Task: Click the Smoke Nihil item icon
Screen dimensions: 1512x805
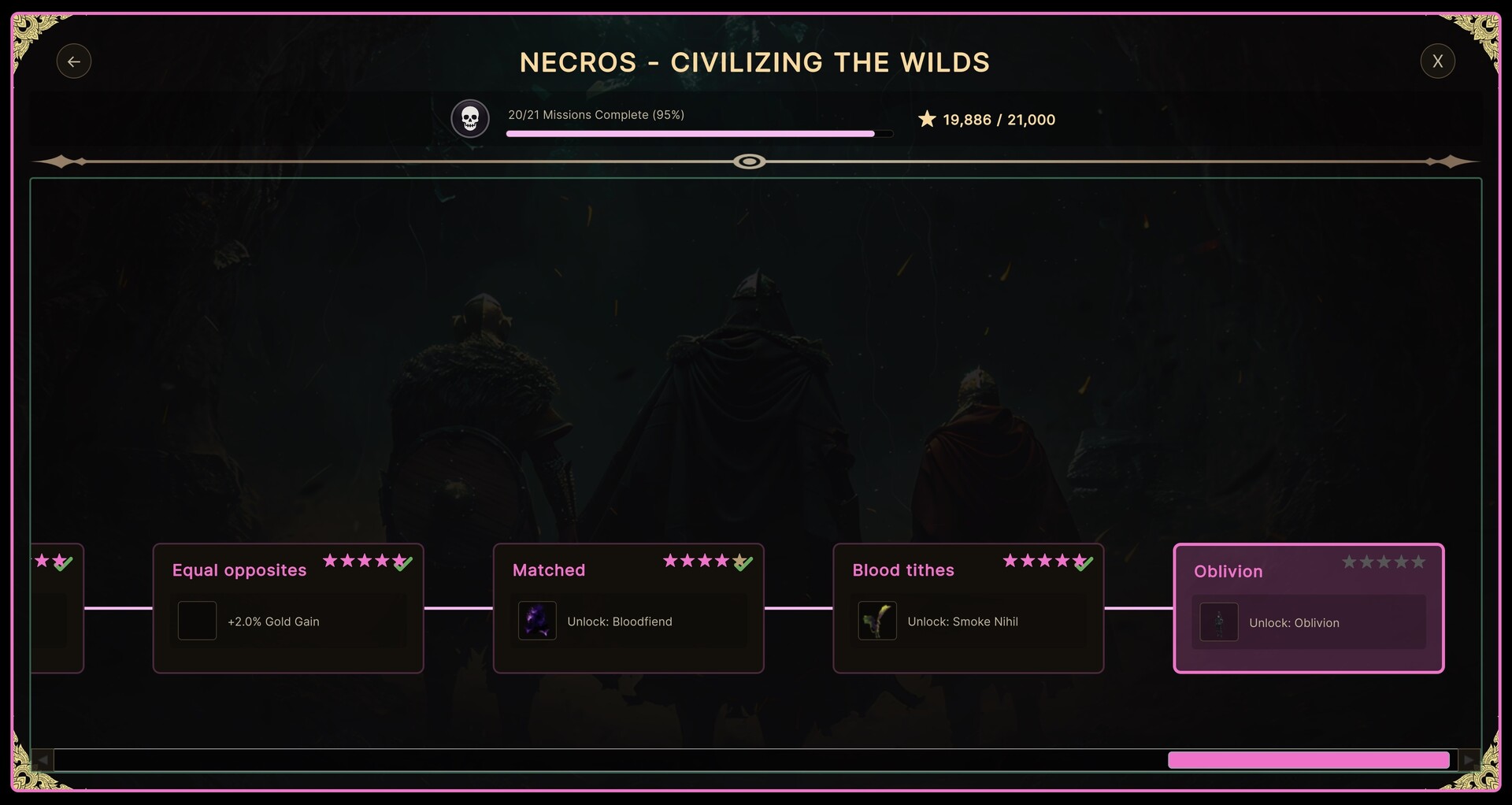Action: pyautogui.click(x=876, y=621)
